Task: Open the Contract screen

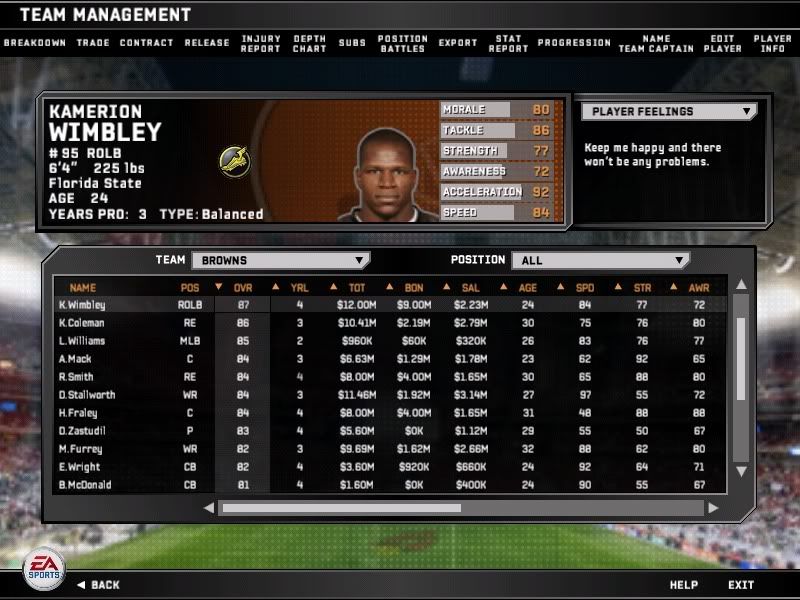Action: [146, 43]
